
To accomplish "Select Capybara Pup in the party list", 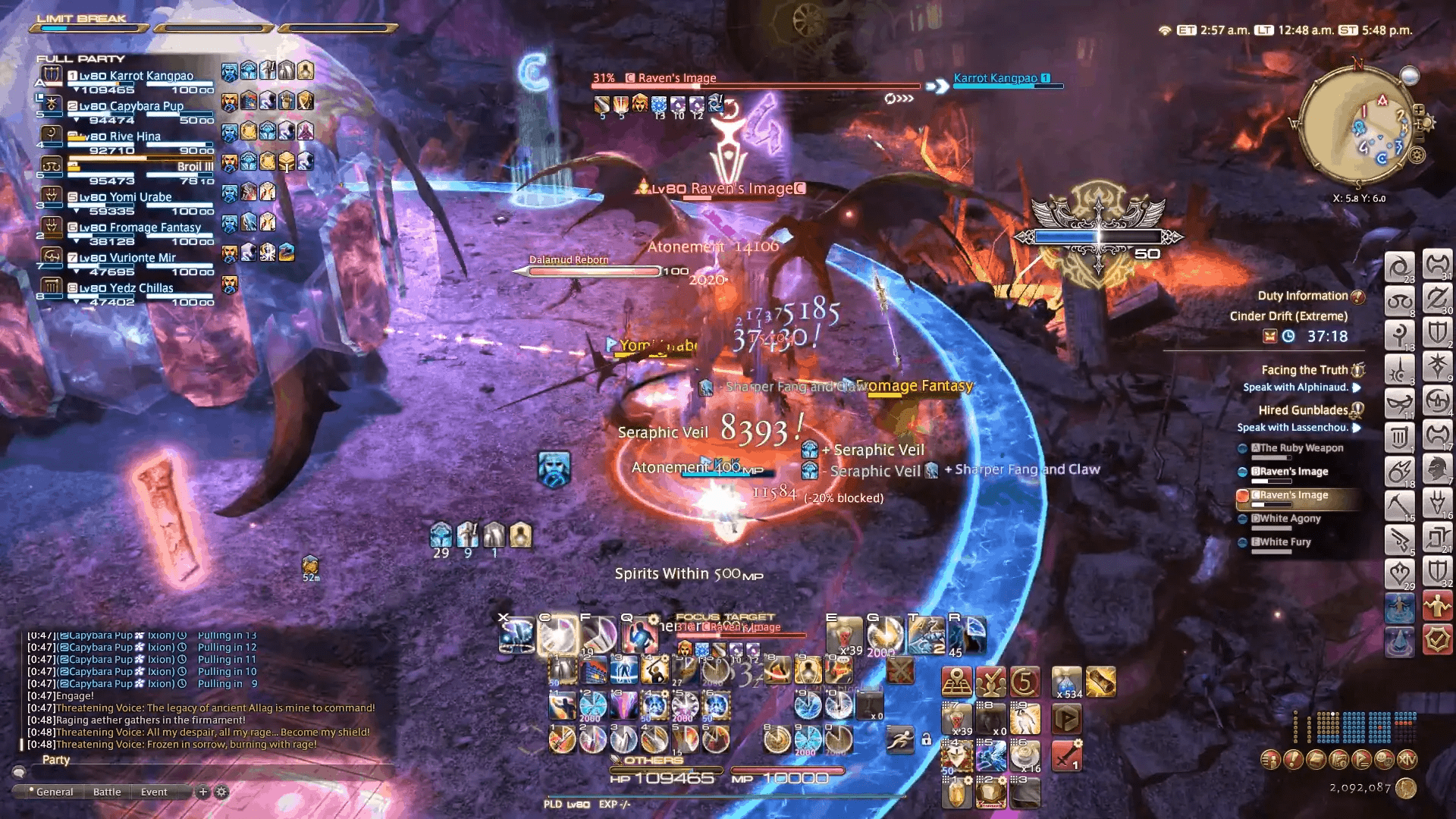I will tap(130, 106).
